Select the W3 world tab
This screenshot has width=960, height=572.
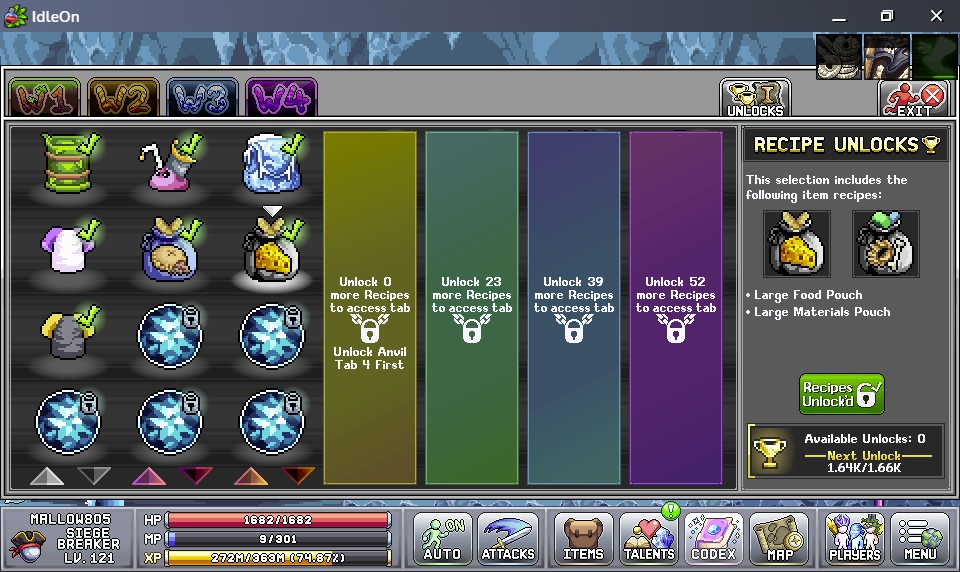[202, 100]
